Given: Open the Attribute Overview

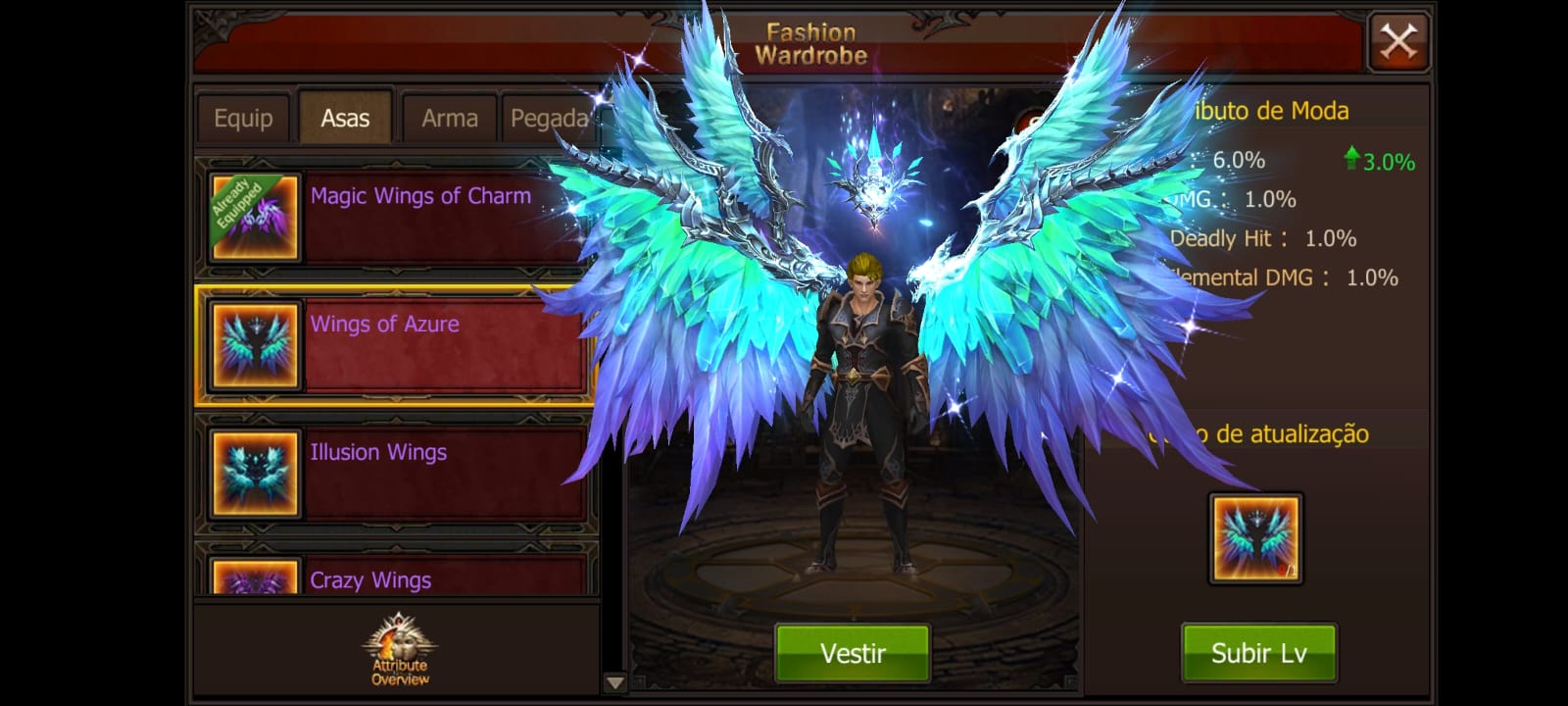Looking at the screenshot, I should tap(399, 649).
